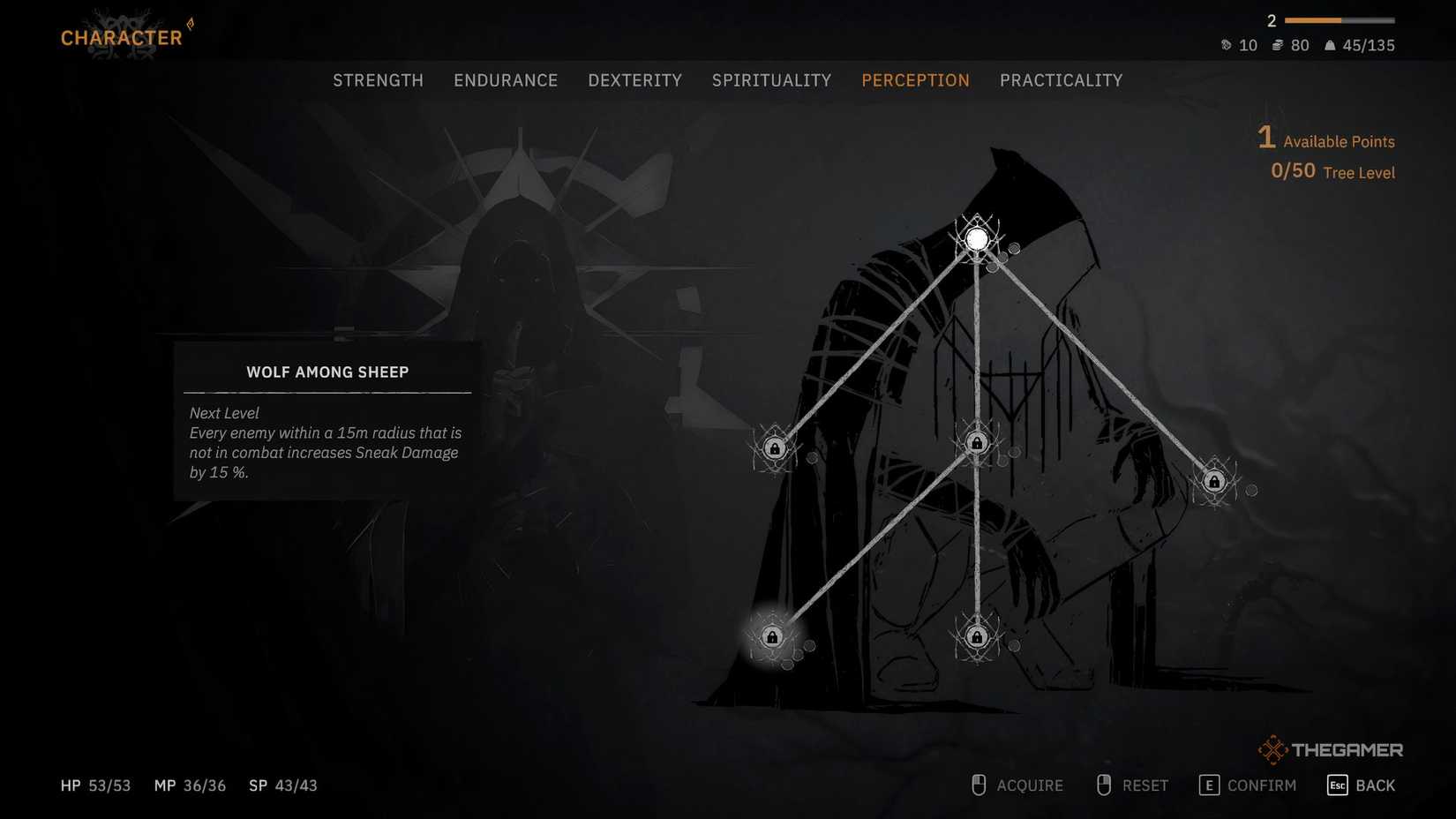Select the bottom-center locked skill node

pos(976,637)
